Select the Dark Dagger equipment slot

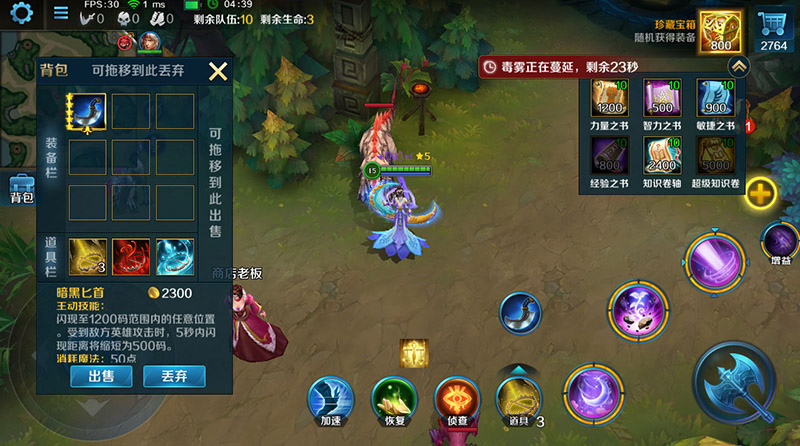(88, 111)
